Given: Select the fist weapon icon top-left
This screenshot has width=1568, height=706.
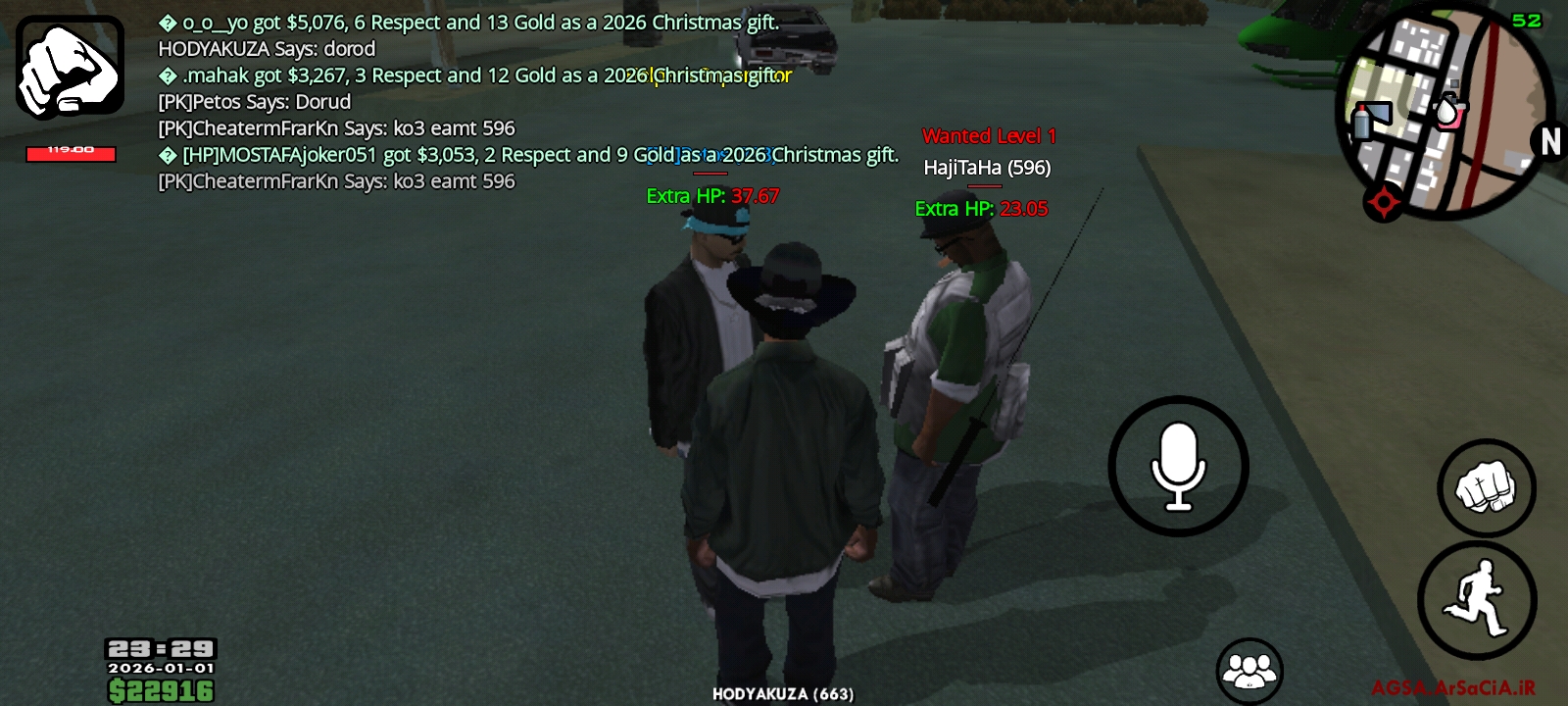Looking at the screenshot, I should [69, 64].
